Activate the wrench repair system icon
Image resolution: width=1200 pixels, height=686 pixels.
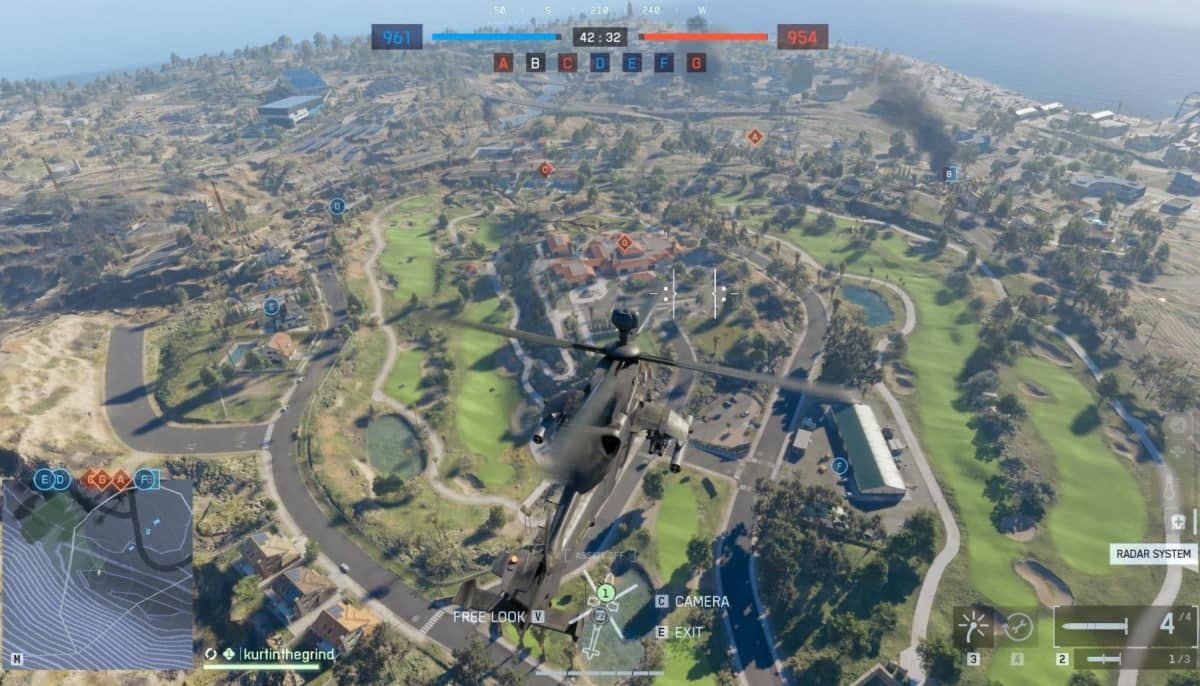[x=1018, y=627]
